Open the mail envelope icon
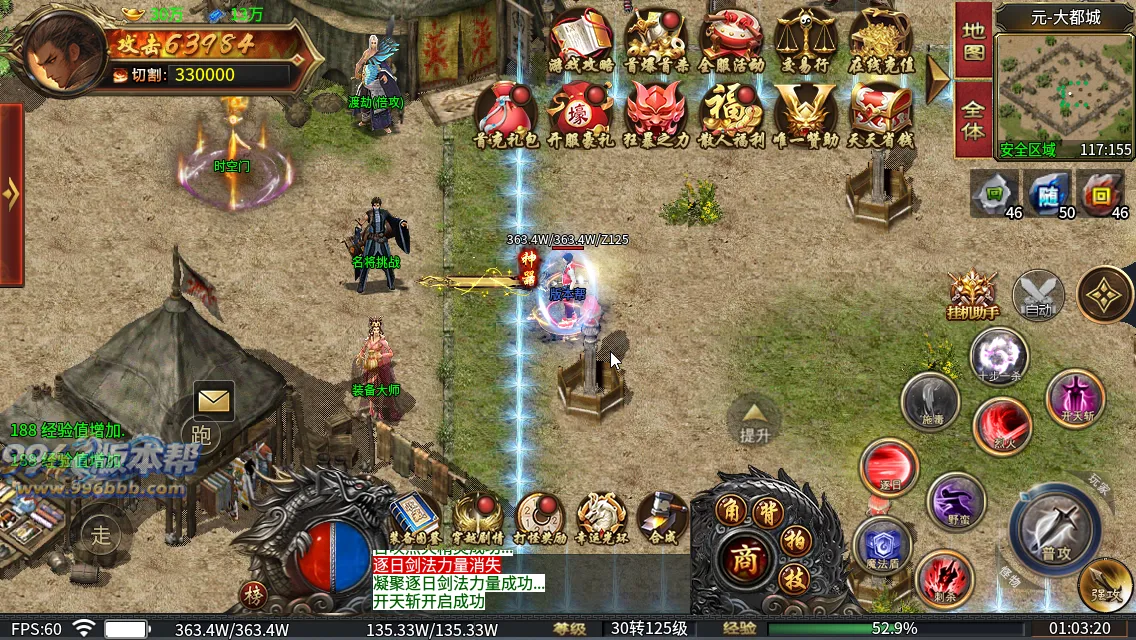This screenshot has height=640, width=1136. (214, 401)
